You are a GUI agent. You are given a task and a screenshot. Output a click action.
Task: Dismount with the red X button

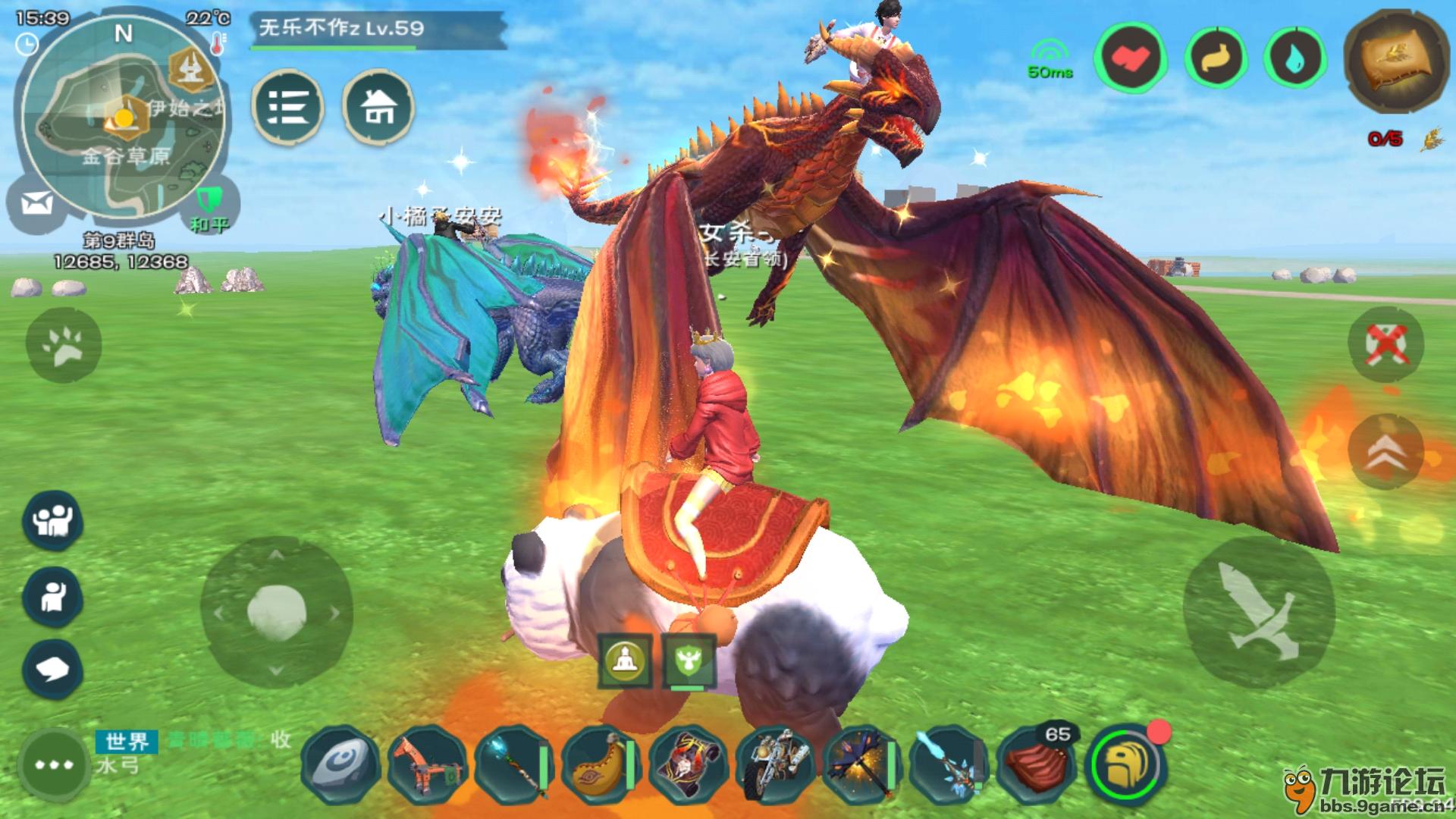[x=1385, y=345]
